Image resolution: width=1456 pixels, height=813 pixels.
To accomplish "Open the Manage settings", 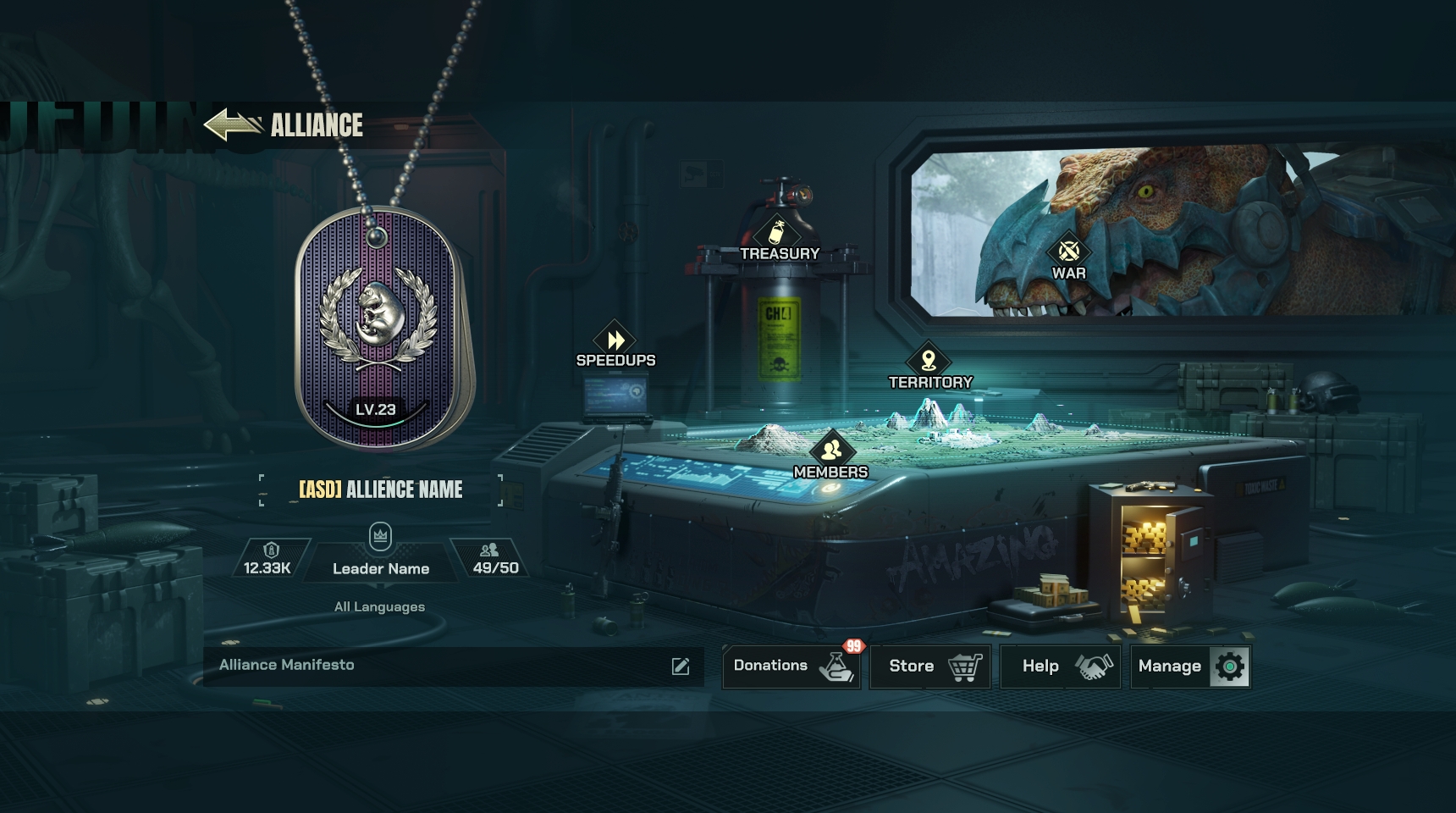I will click(x=1190, y=666).
